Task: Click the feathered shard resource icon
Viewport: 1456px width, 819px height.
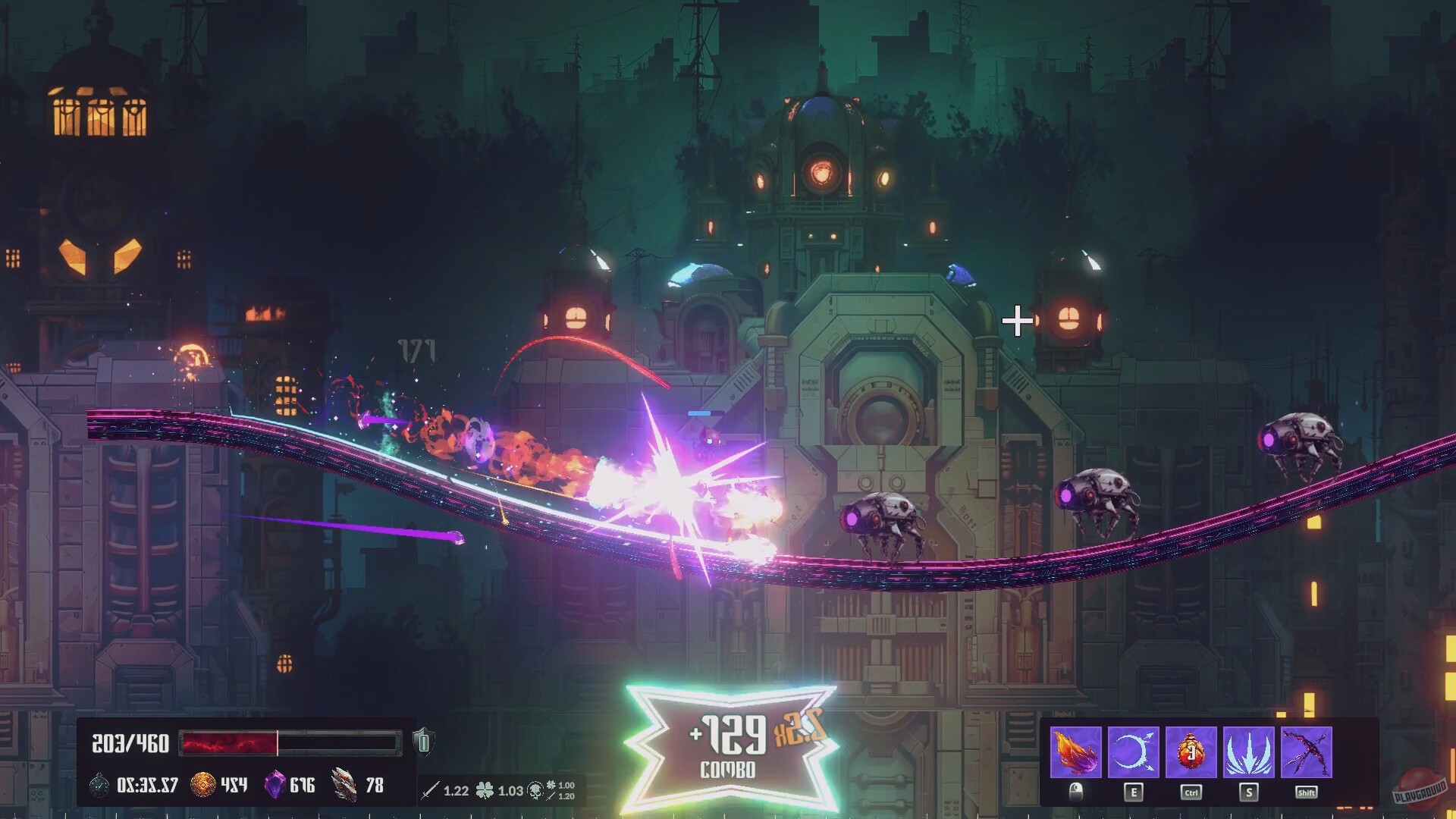Action: click(344, 785)
